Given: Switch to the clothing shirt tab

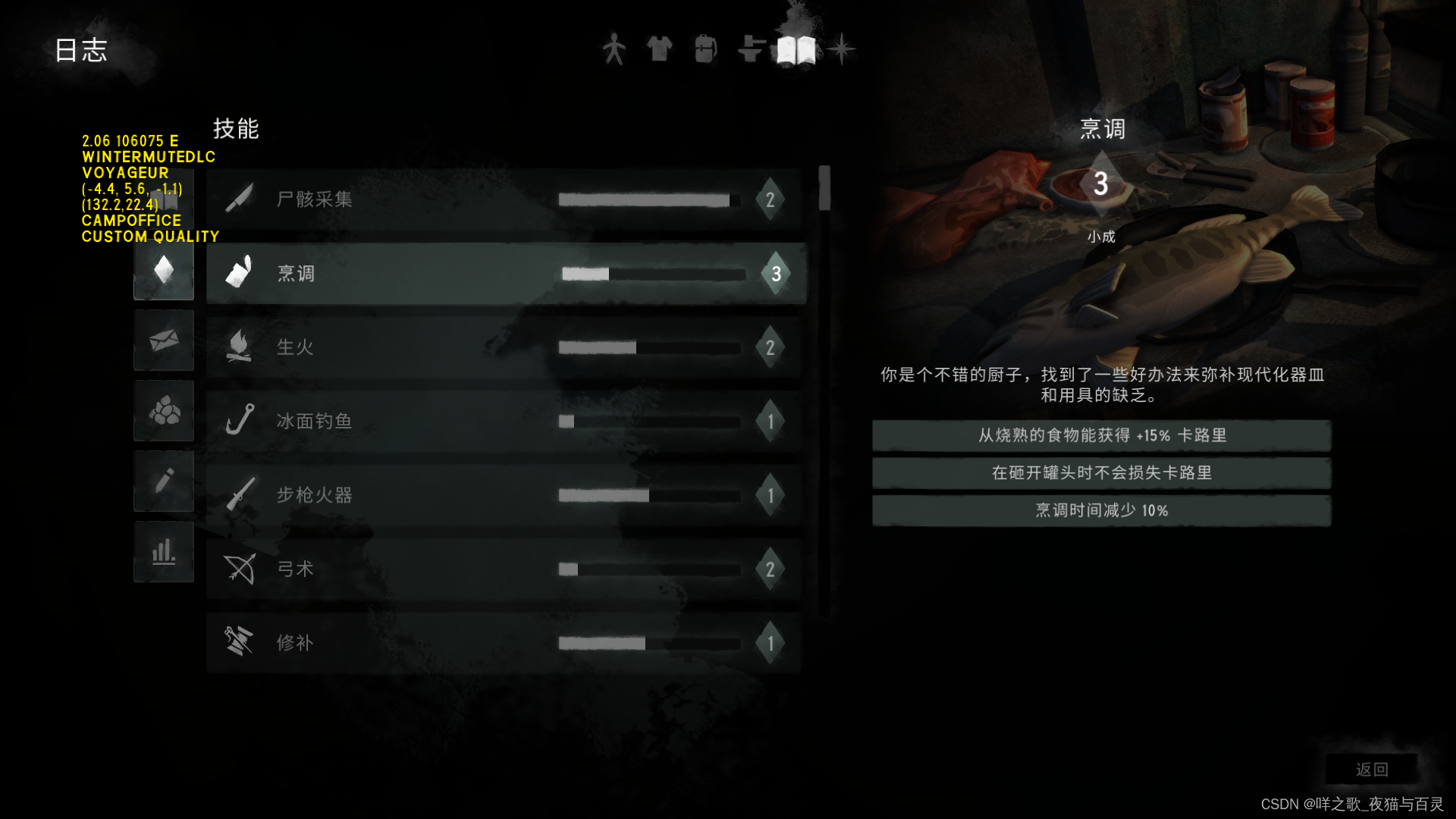Looking at the screenshot, I should 659,49.
